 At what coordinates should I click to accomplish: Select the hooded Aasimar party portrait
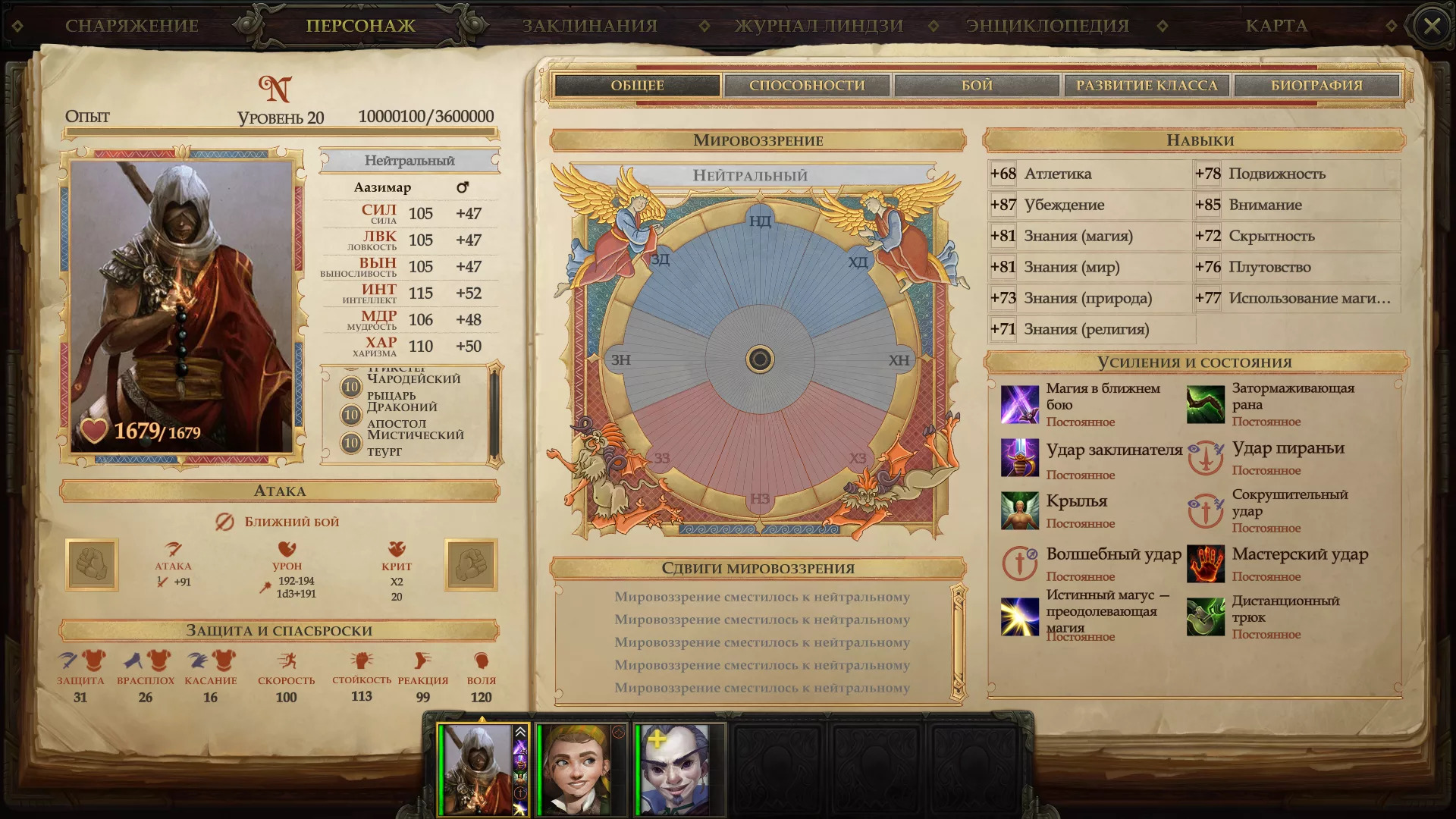pyautogui.click(x=478, y=768)
